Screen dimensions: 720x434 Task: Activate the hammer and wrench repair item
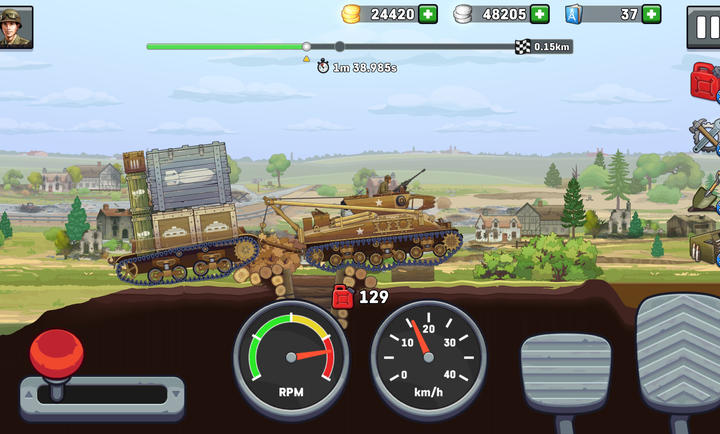[x=706, y=134]
